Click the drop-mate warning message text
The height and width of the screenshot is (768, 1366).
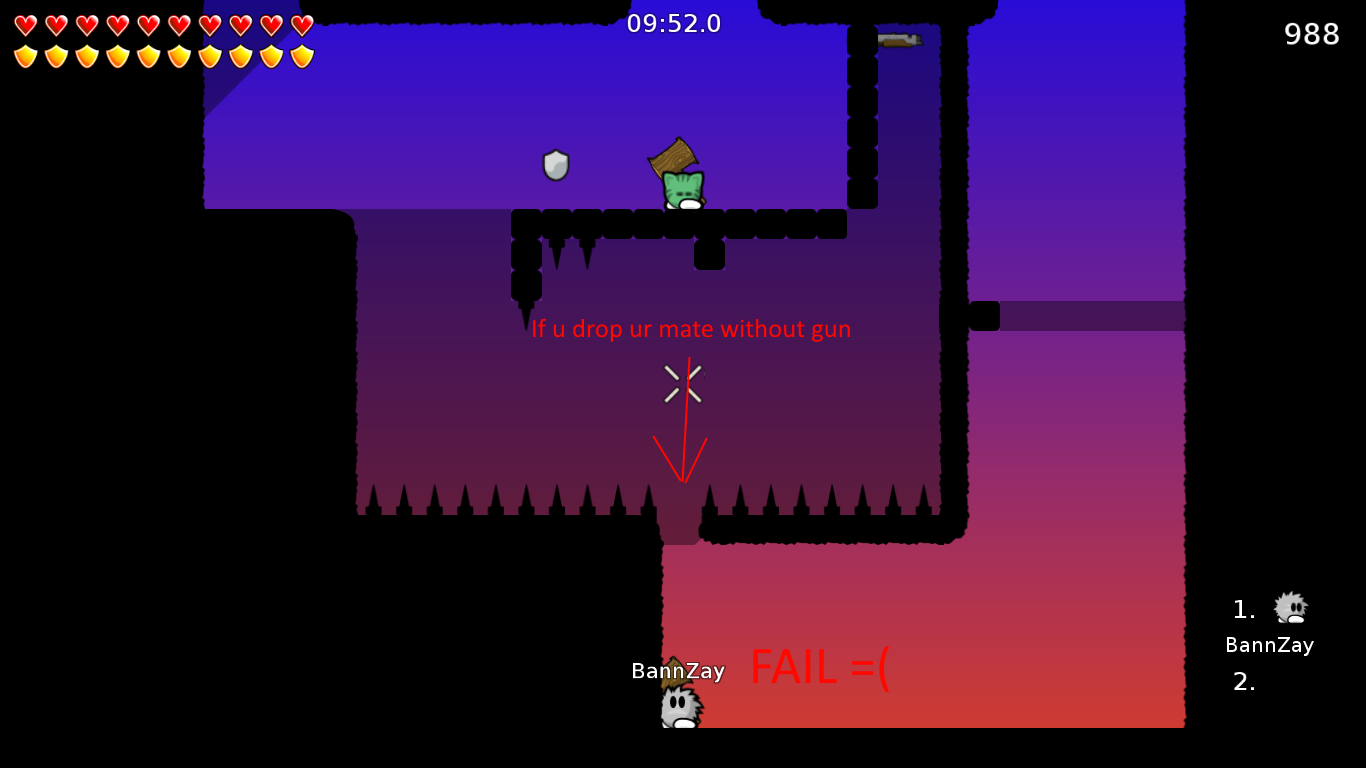(x=691, y=329)
